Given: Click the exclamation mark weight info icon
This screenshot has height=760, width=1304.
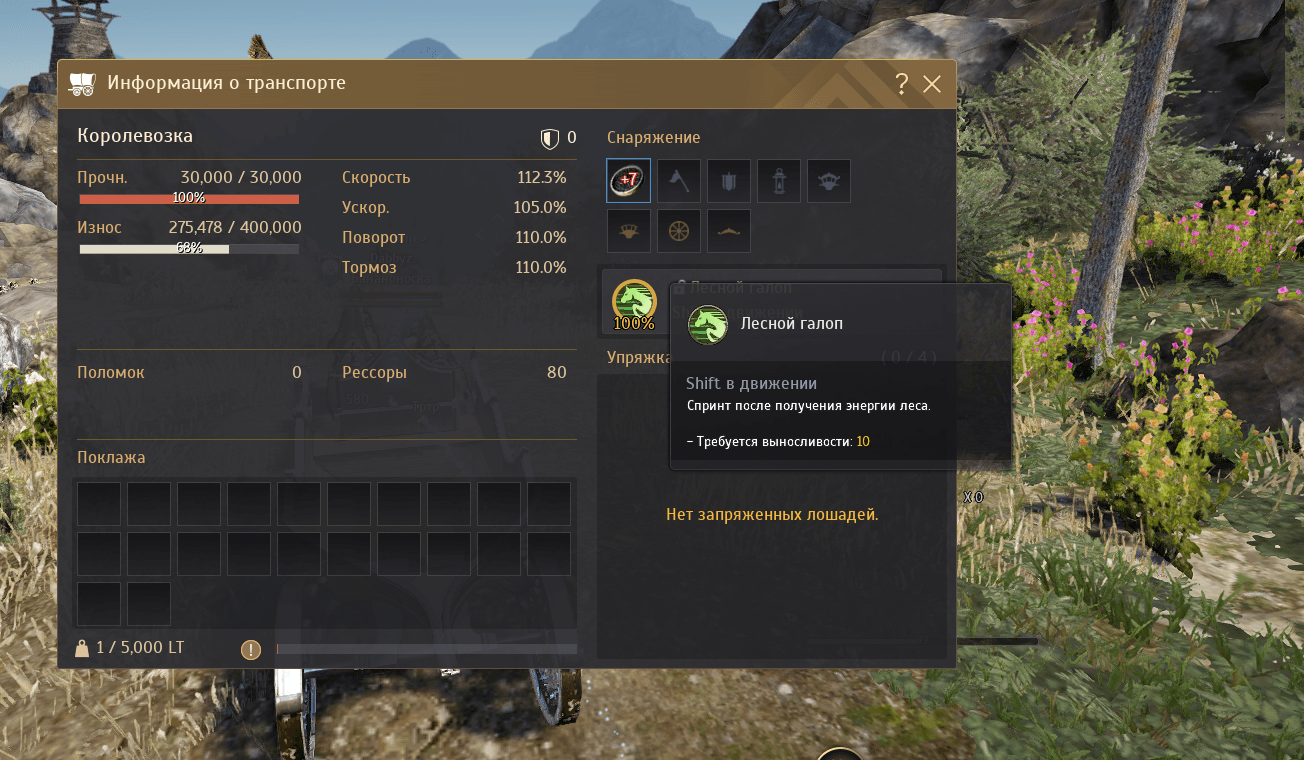Looking at the screenshot, I should tap(251, 650).
